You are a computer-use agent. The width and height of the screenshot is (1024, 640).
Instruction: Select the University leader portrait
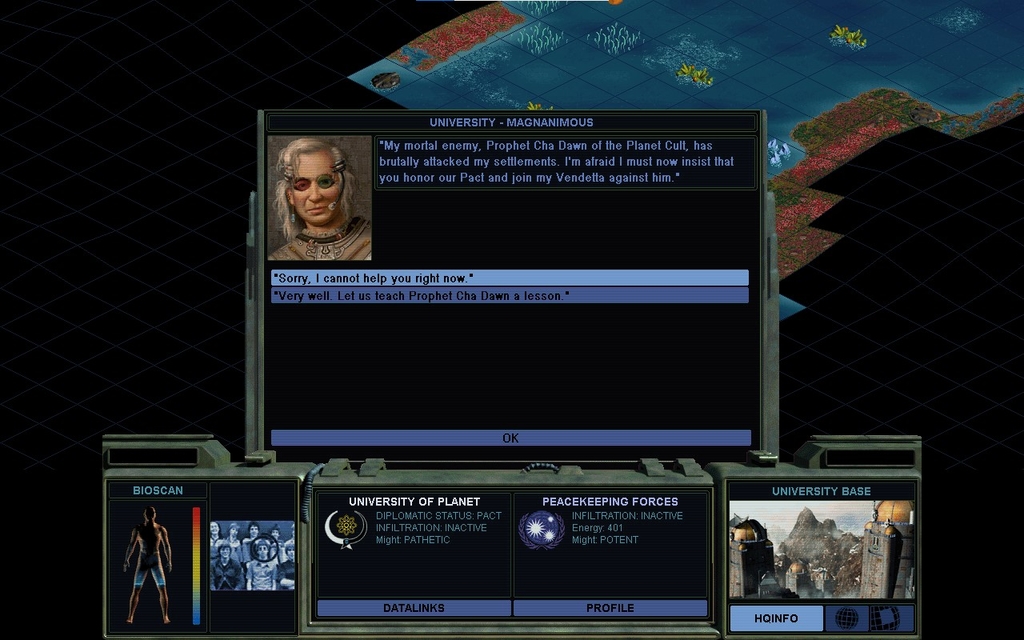click(x=320, y=198)
